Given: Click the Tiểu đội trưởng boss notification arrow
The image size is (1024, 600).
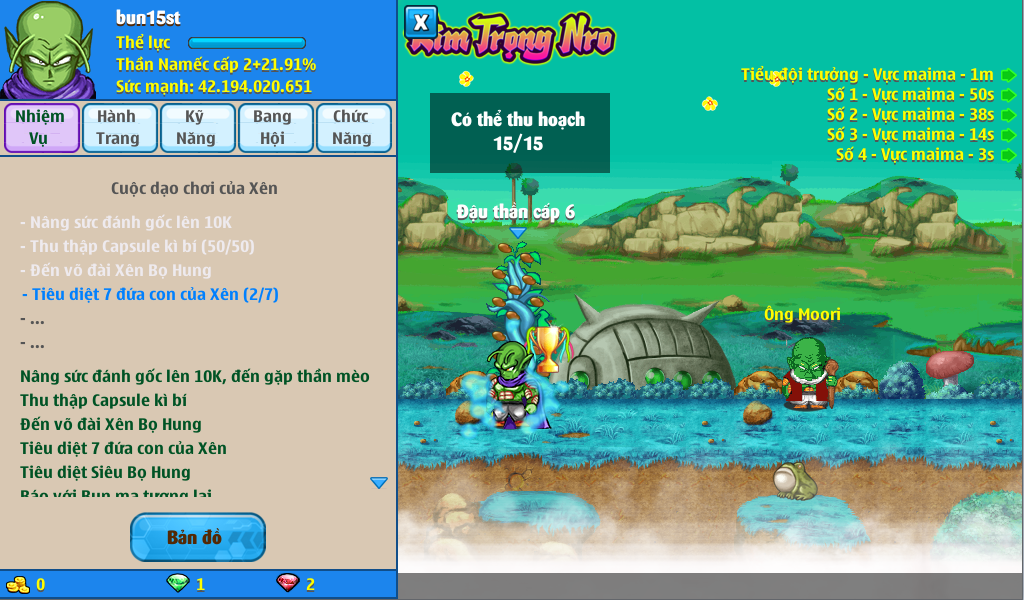Looking at the screenshot, I should (1008, 75).
